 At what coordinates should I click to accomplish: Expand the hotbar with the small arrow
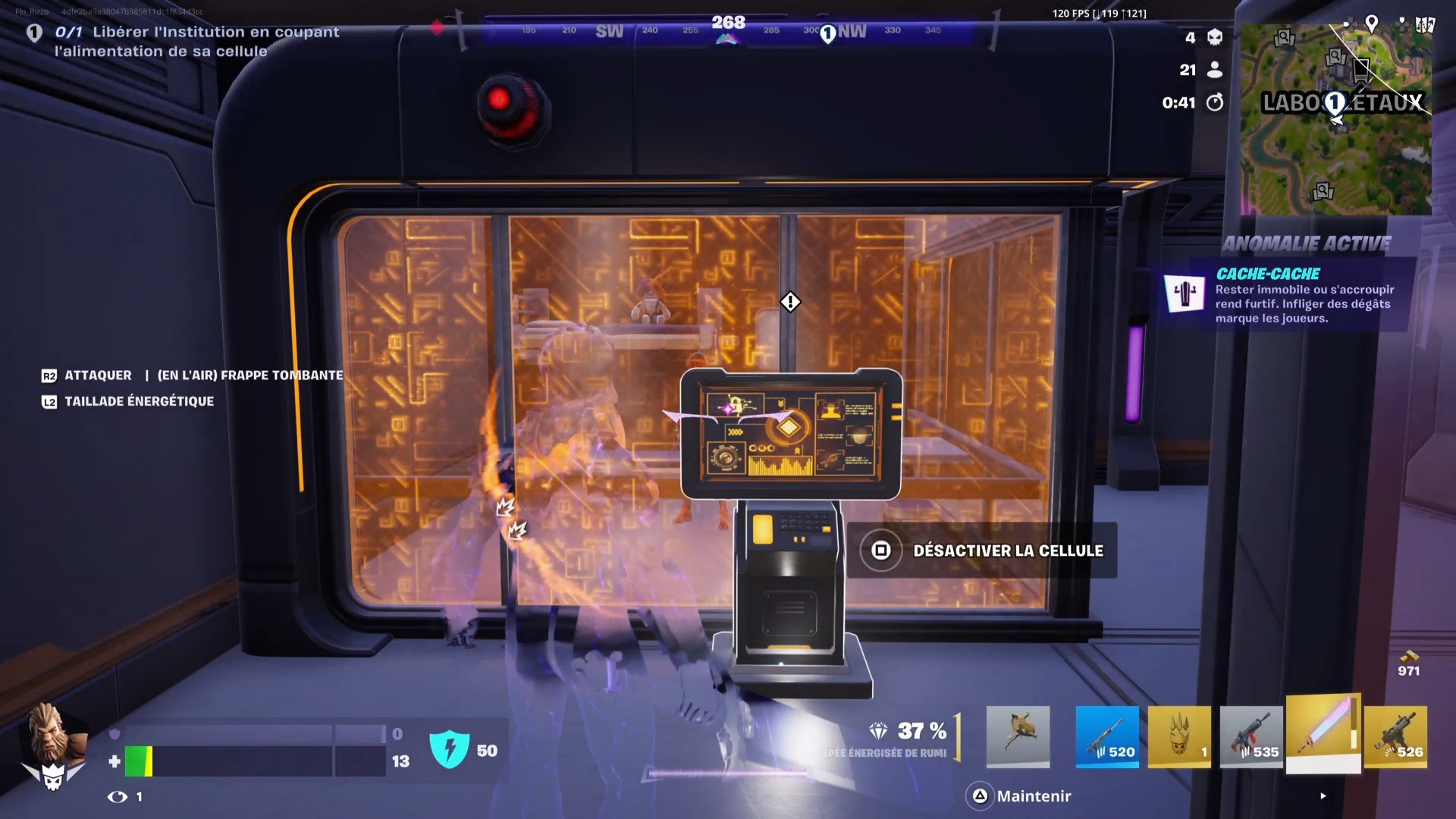click(1324, 796)
